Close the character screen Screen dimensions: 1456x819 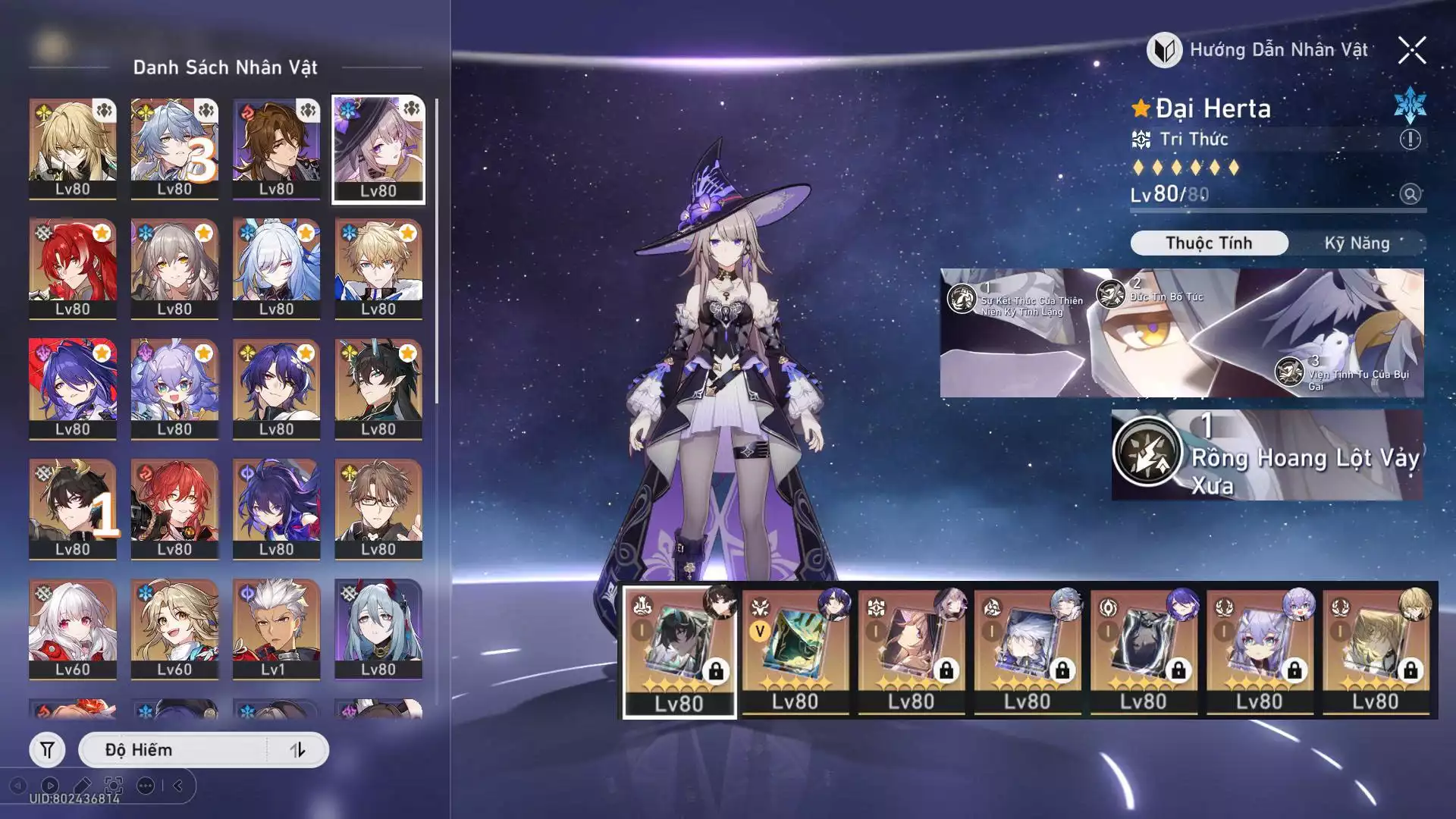pyautogui.click(x=1412, y=51)
